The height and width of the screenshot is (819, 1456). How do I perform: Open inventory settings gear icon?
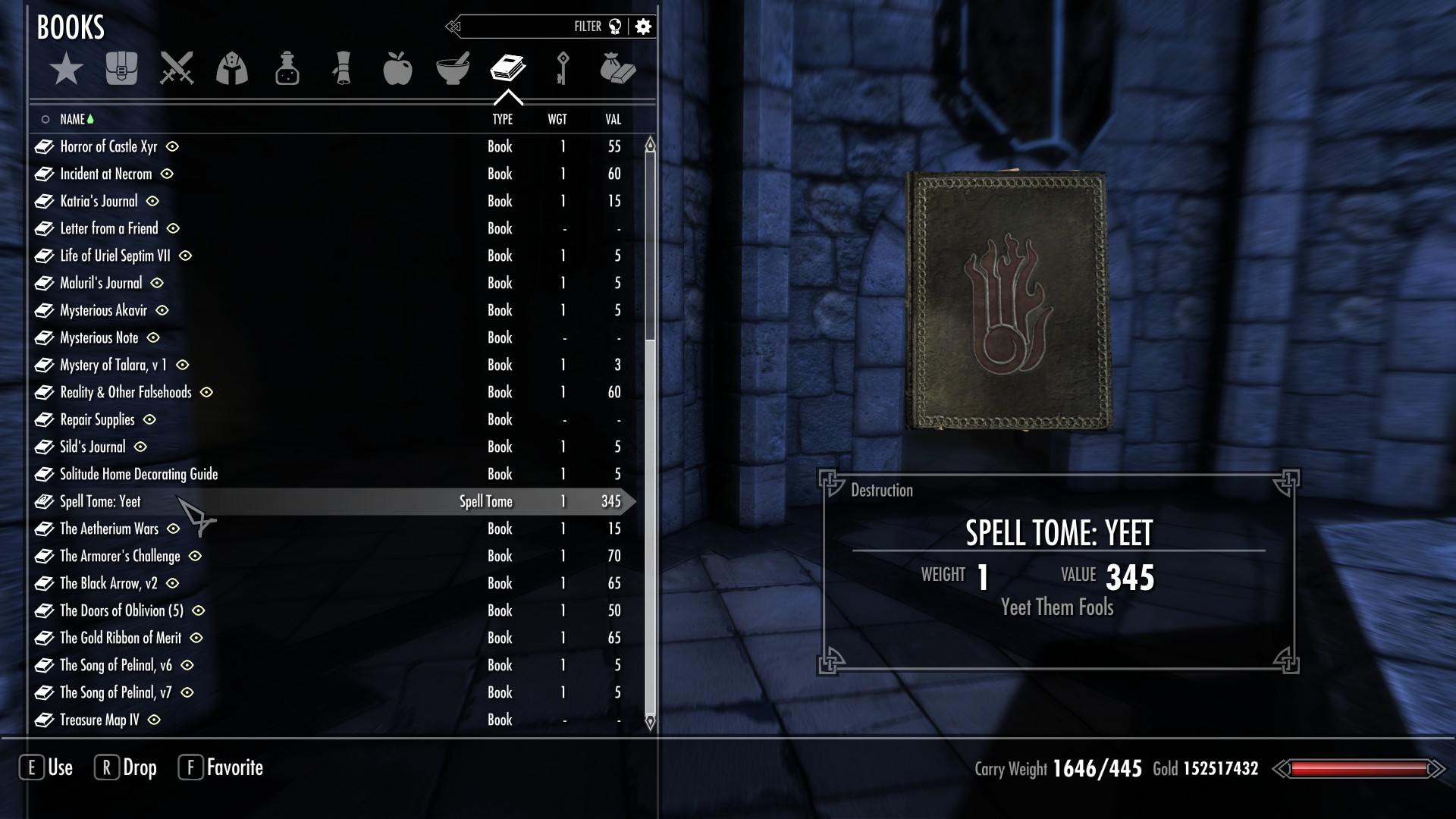click(643, 27)
